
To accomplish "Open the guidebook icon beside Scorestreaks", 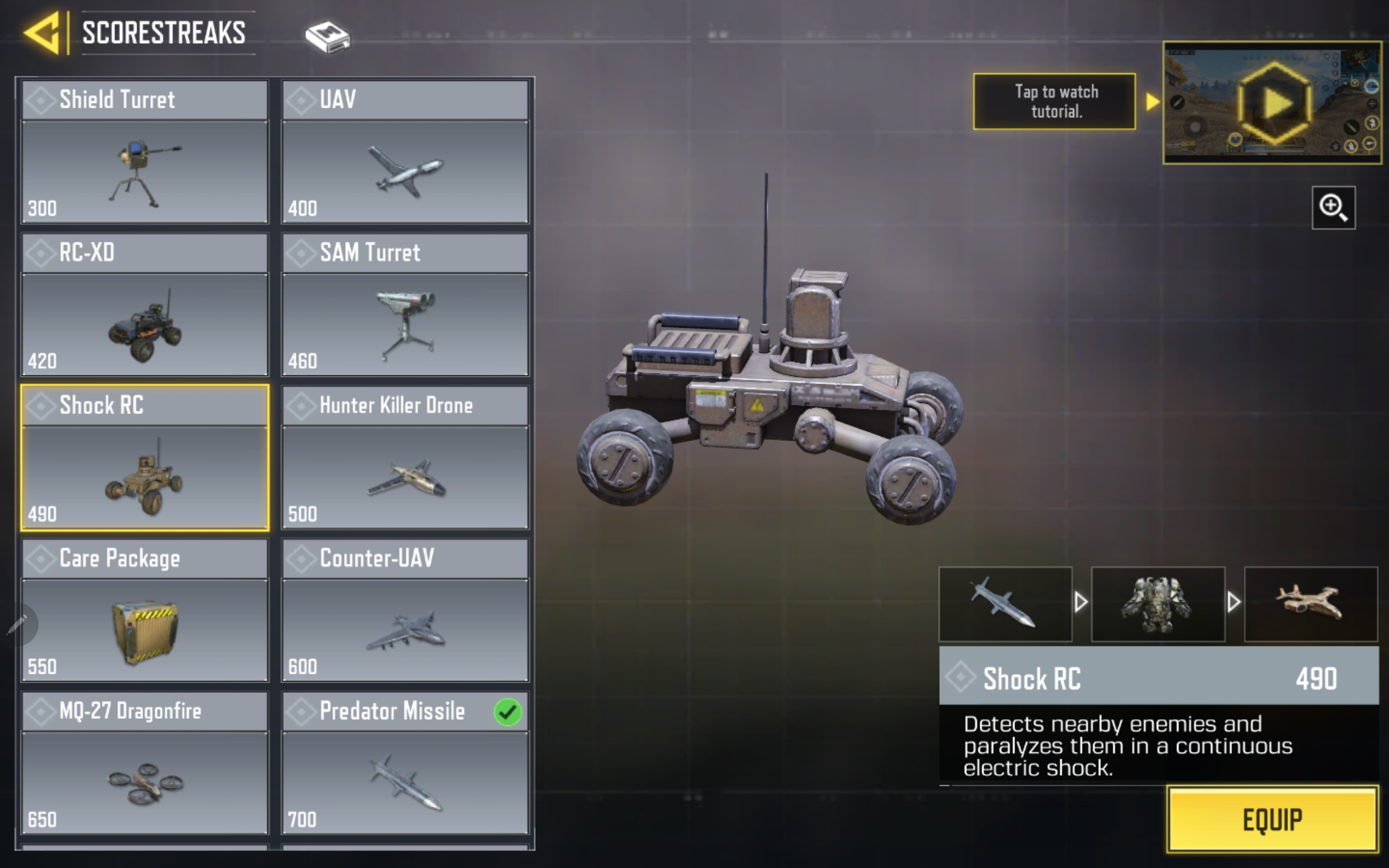I will click(327, 37).
